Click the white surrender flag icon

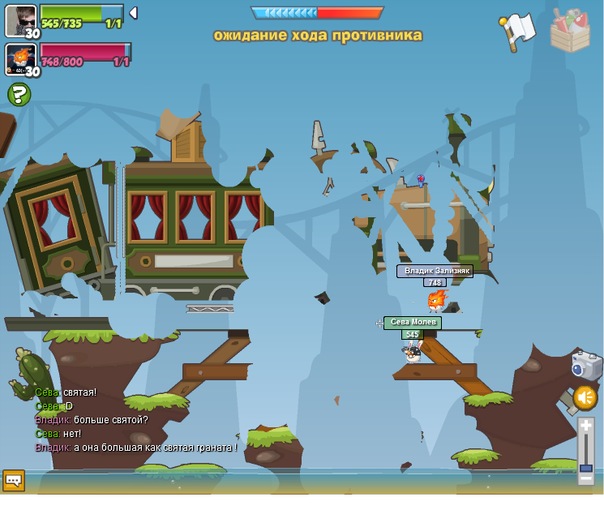(518, 30)
